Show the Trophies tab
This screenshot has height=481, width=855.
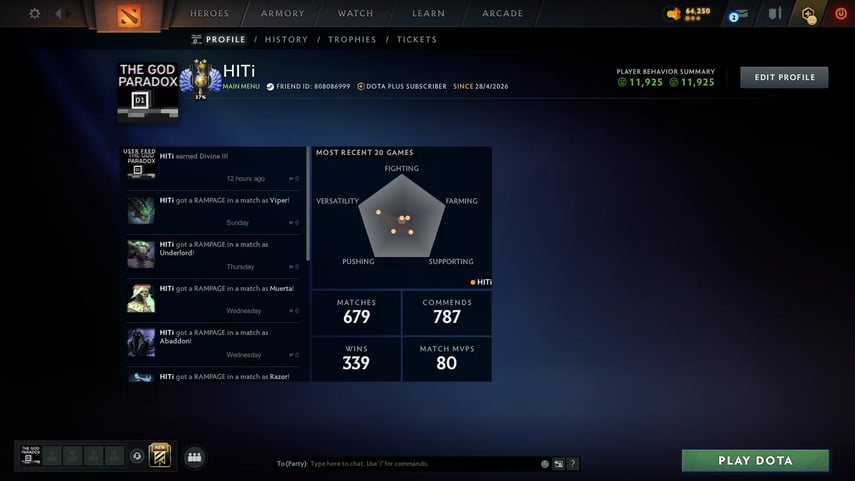click(x=352, y=40)
